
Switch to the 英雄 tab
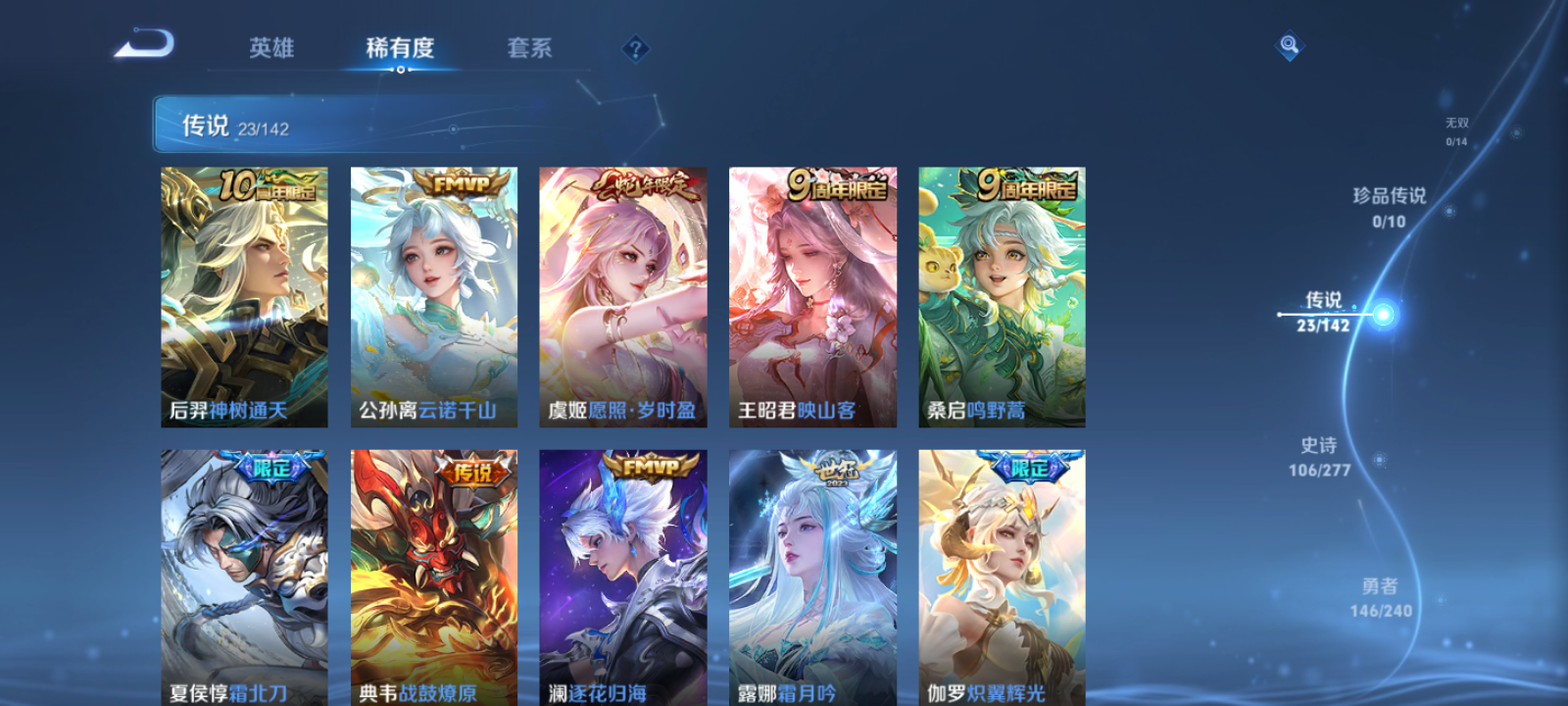(274, 48)
